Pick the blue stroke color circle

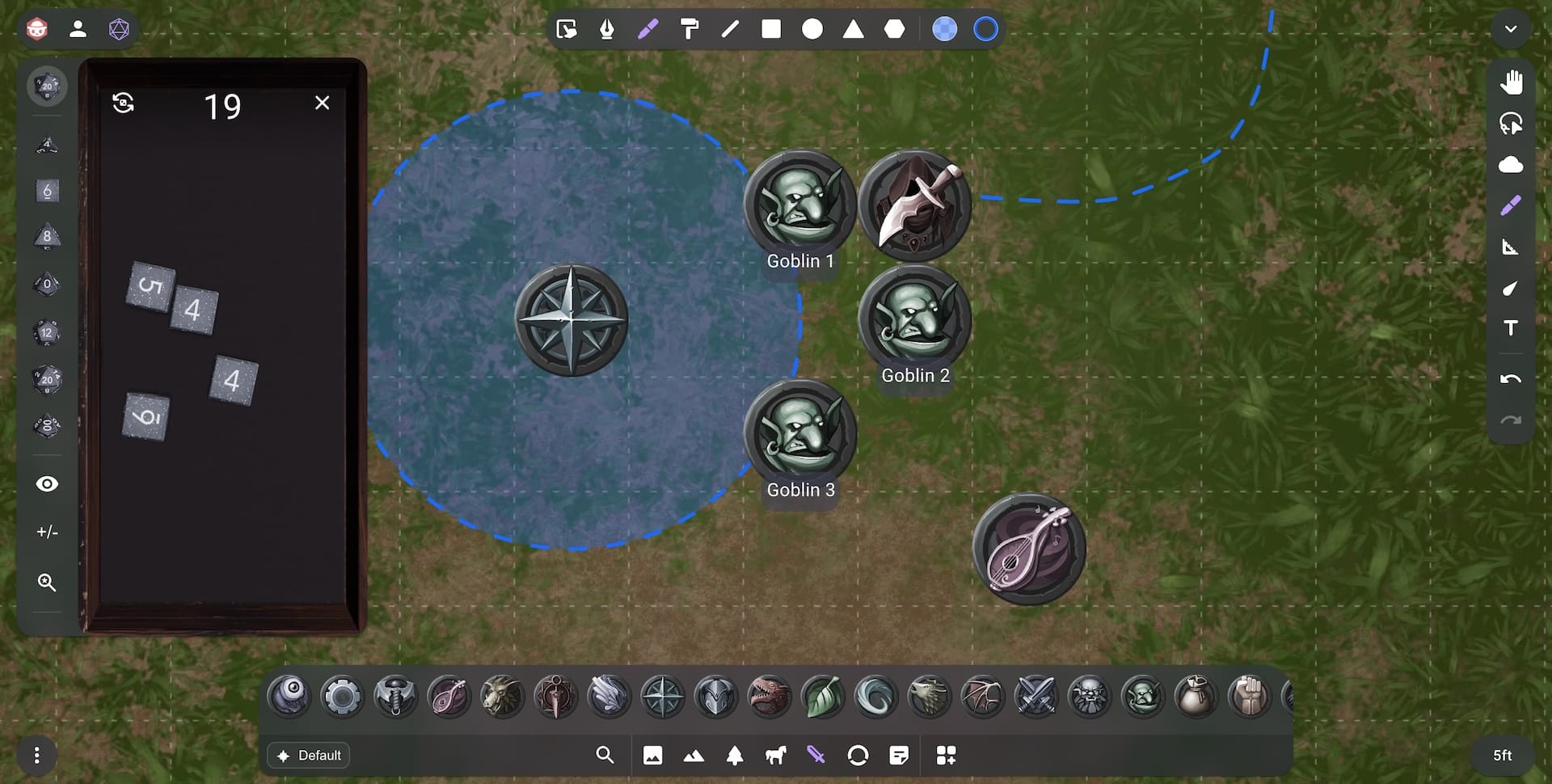point(986,29)
